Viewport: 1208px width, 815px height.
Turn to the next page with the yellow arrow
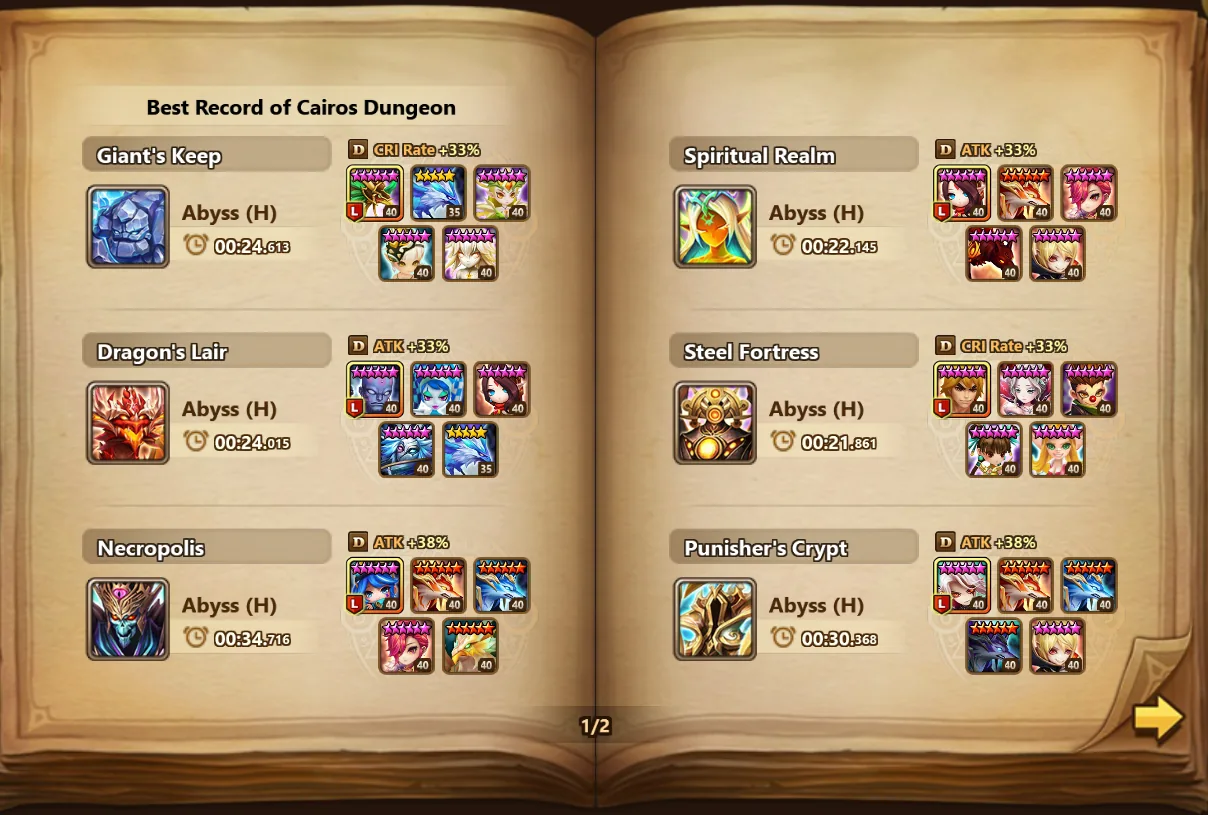1157,717
